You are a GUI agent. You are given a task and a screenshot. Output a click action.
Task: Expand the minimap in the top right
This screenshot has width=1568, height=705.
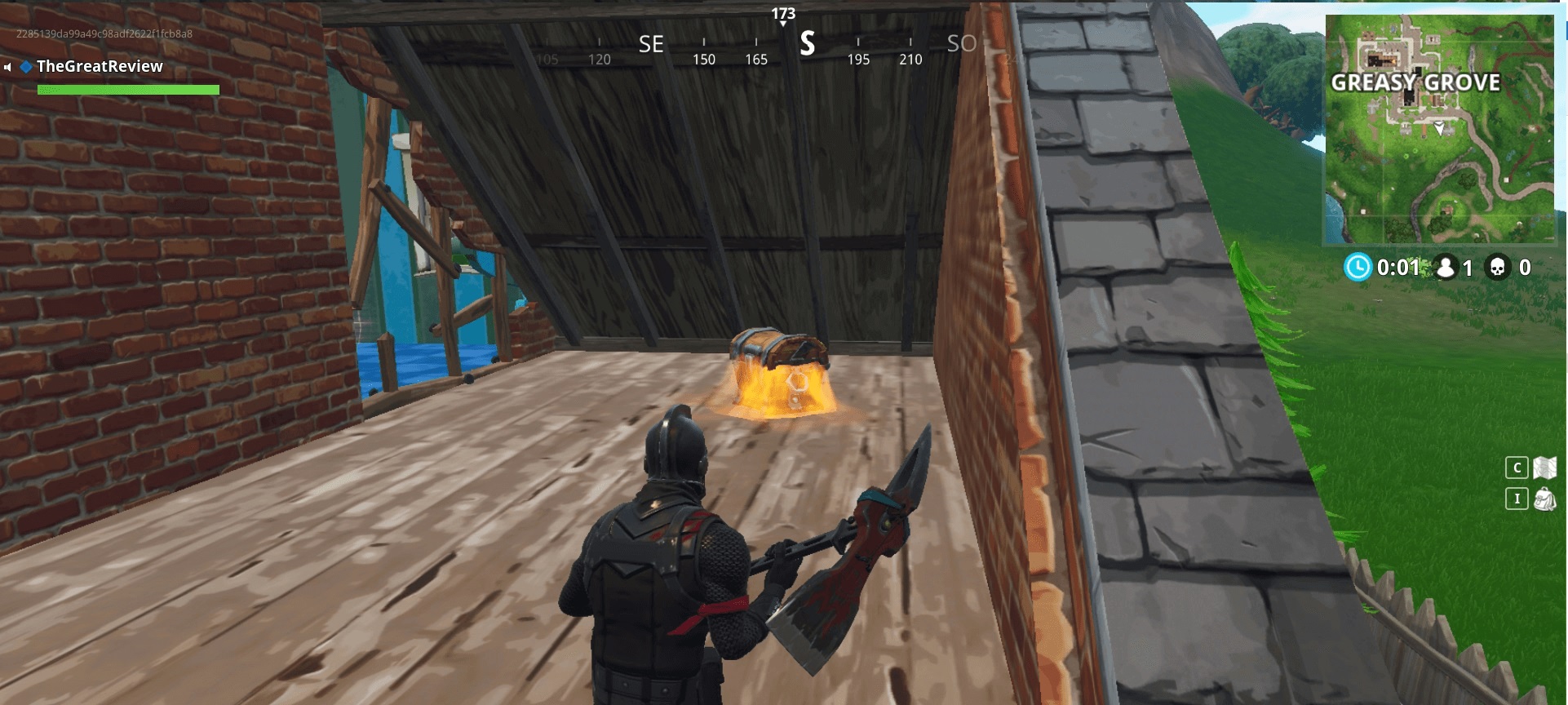click(1439, 131)
